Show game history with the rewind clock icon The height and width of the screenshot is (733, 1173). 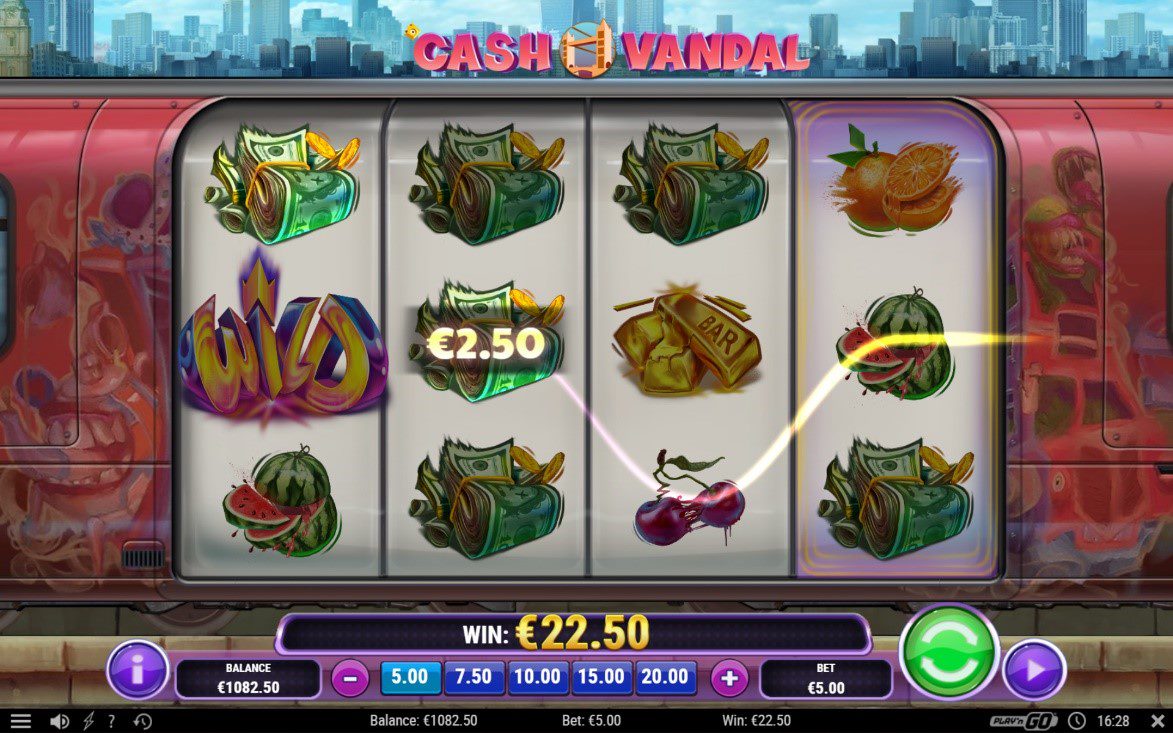[x=142, y=721]
